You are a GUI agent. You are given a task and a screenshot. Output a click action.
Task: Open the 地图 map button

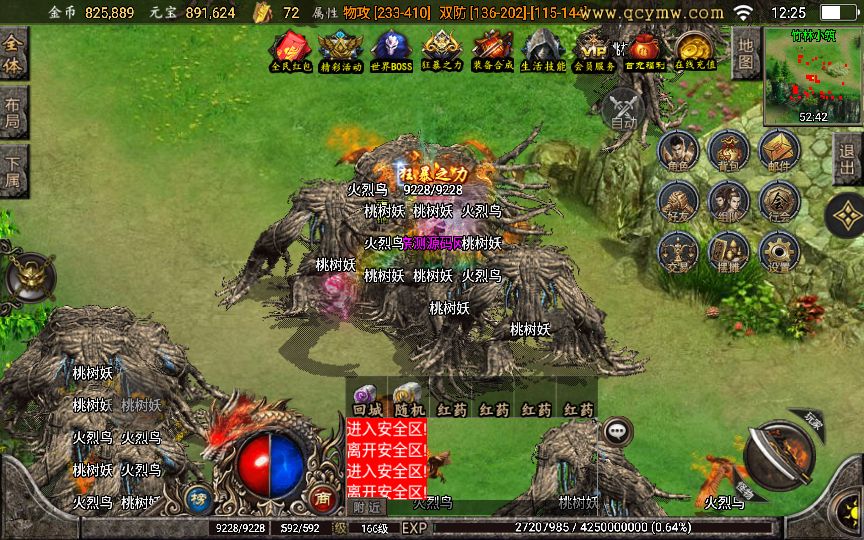(744, 53)
